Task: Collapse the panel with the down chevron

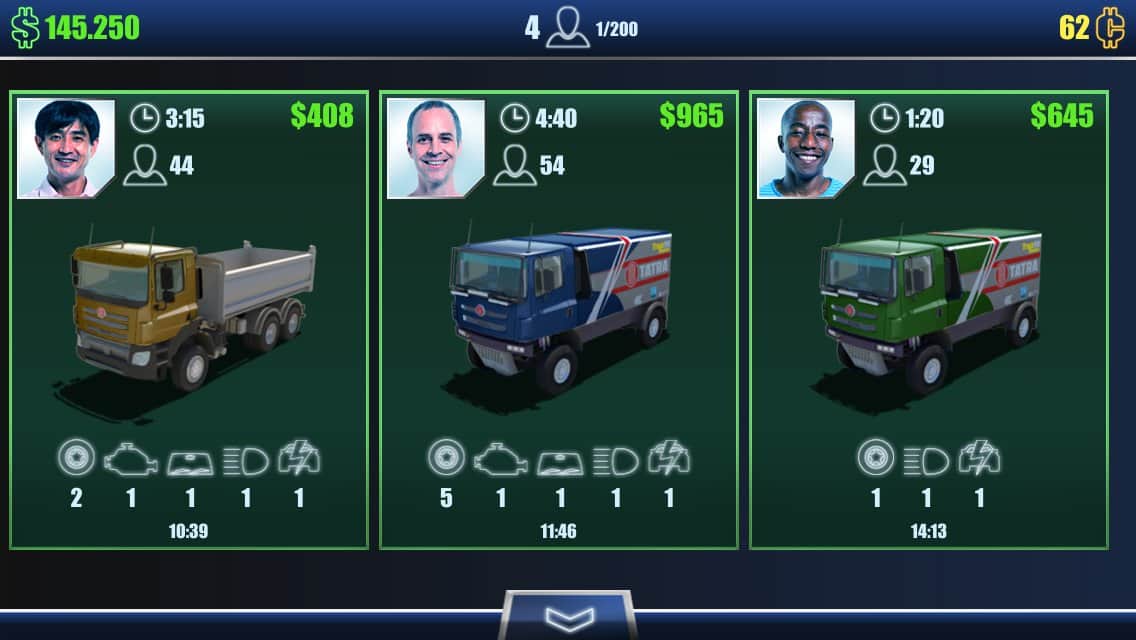Action: pos(568,617)
